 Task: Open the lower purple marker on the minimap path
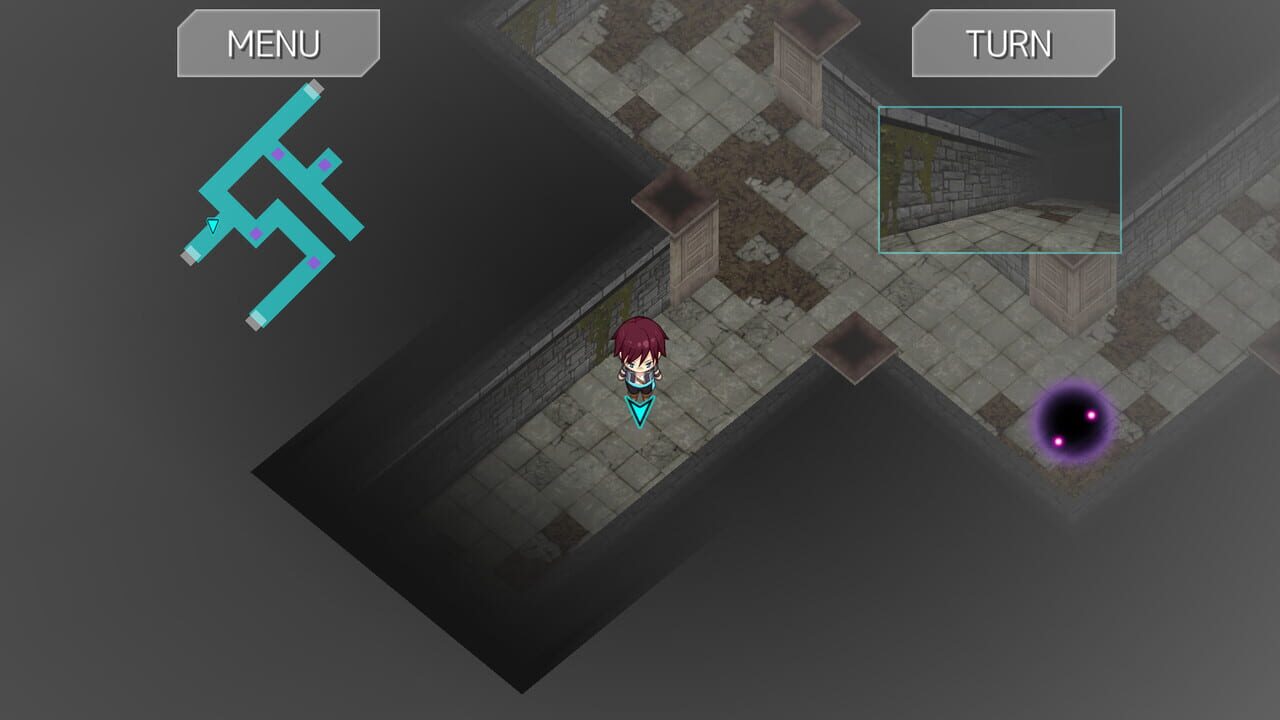click(x=314, y=262)
